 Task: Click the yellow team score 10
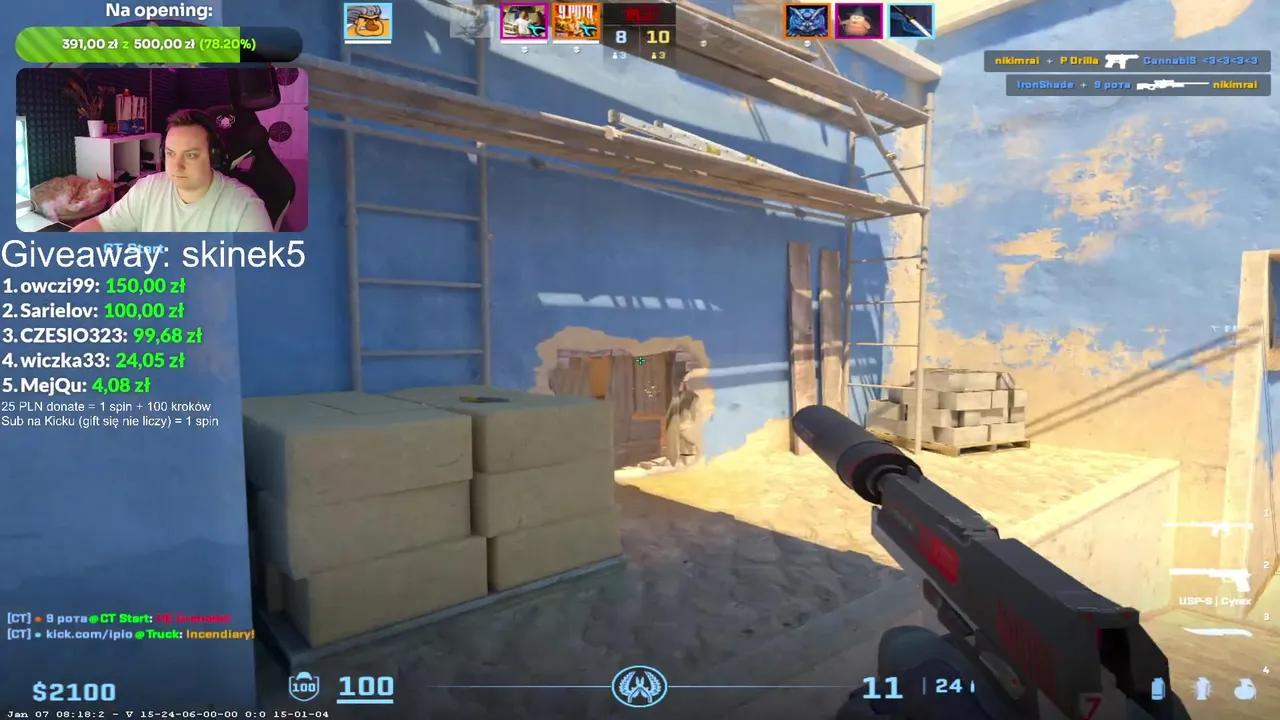point(659,34)
